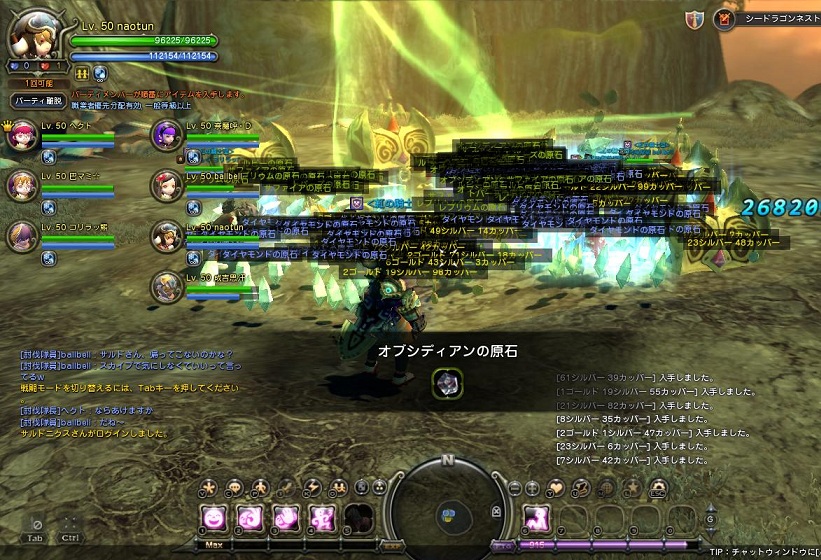Viewport: 821px width, 560px height.
Task: Use the pink swirl skill in slot 2
Action: pos(248,517)
